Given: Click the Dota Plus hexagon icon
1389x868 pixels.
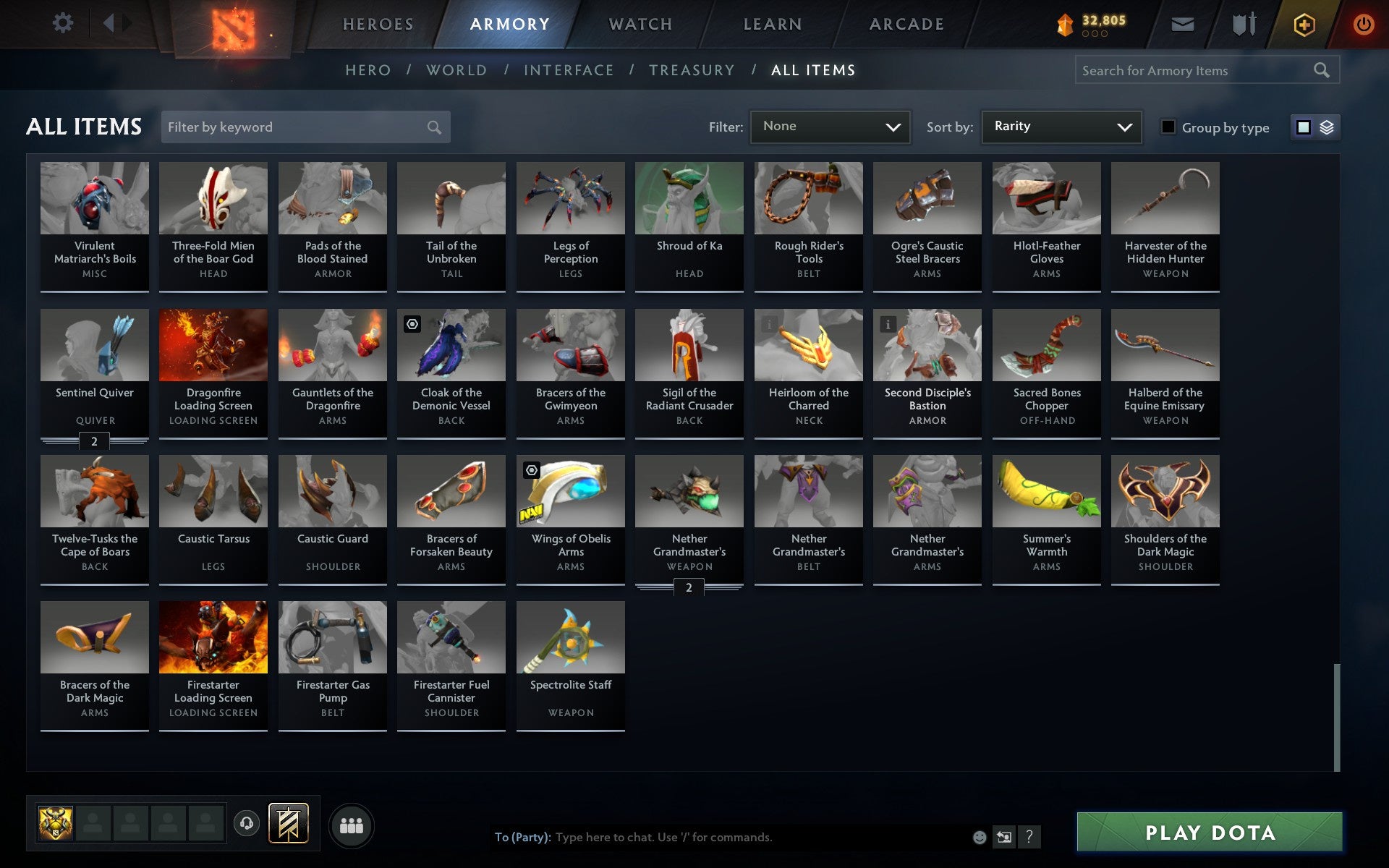Looking at the screenshot, I should point(1304,24).
